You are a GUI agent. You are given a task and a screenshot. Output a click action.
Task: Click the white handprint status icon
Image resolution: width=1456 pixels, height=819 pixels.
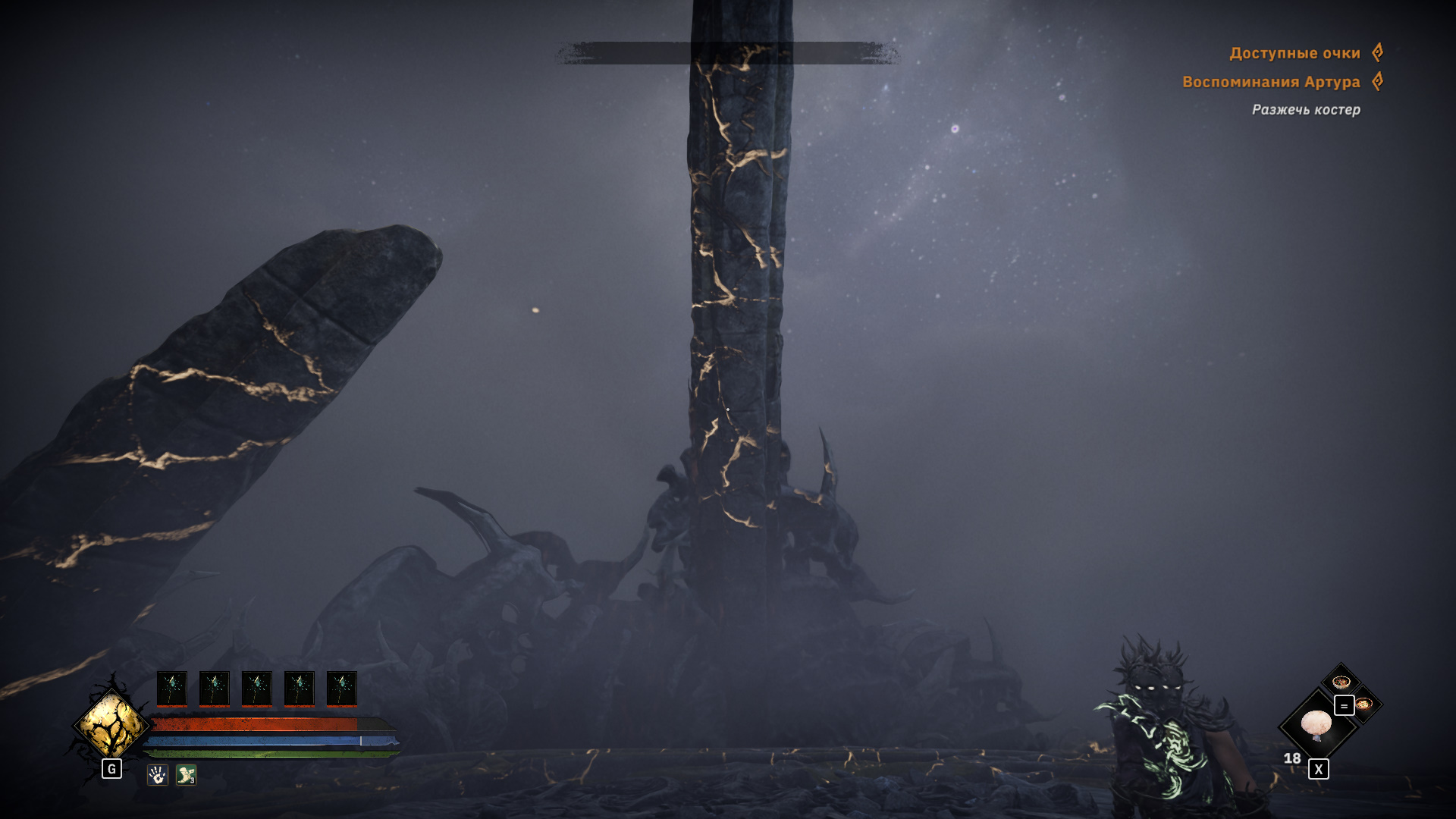coord(157,775)
